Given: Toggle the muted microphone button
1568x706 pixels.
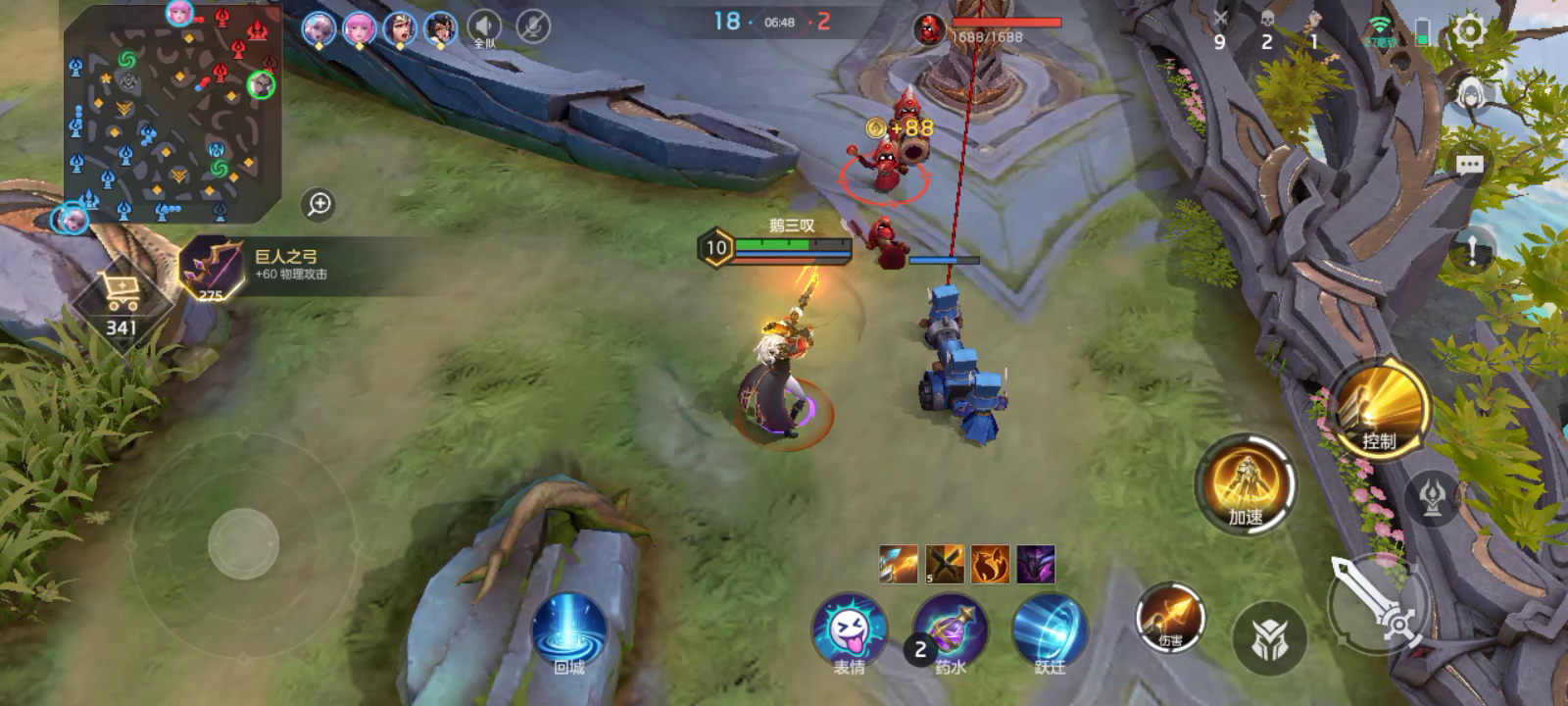Looking at the screenshot, I should [532, 27].
